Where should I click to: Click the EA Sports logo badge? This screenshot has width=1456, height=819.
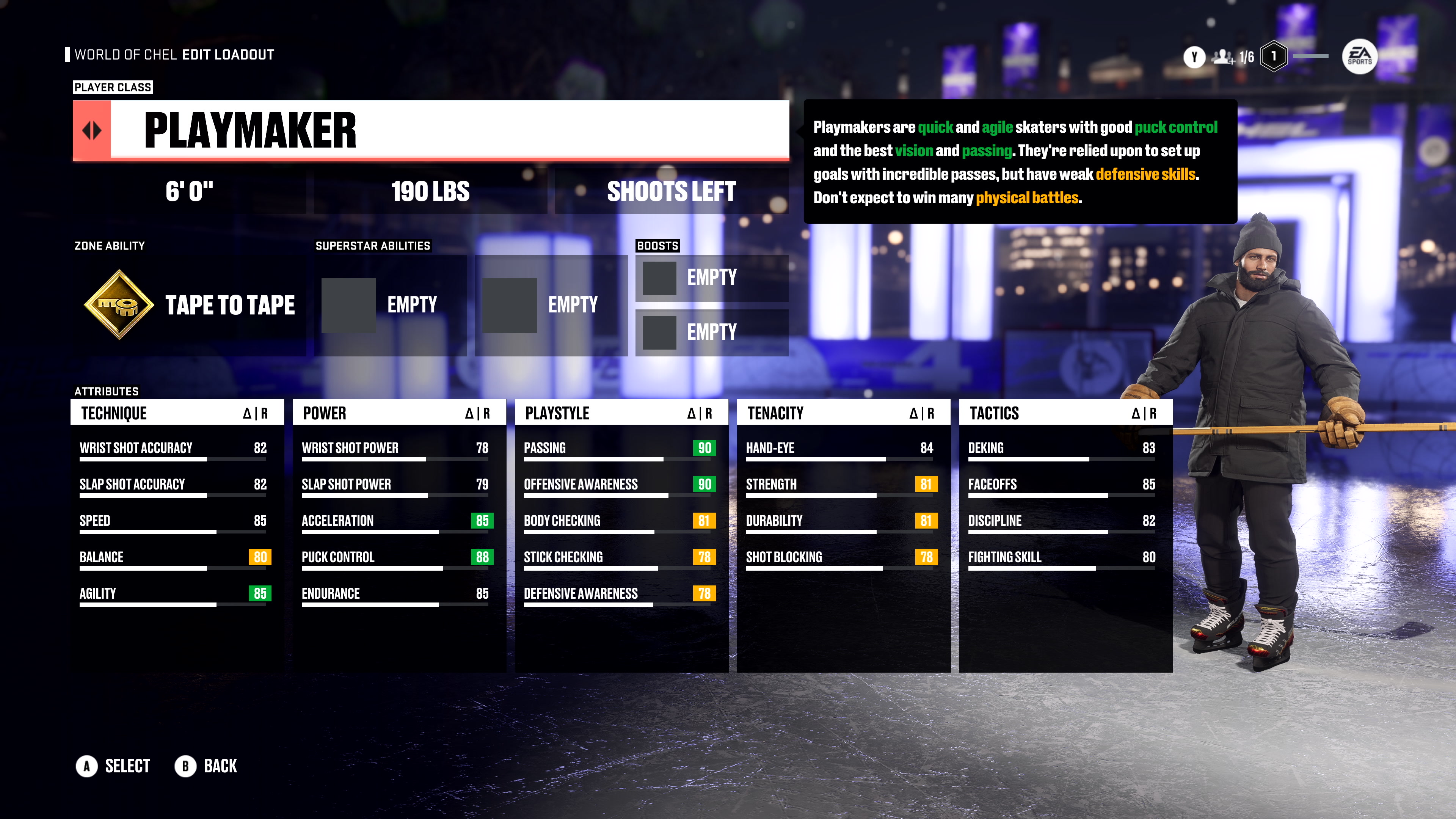(1359, 56)
